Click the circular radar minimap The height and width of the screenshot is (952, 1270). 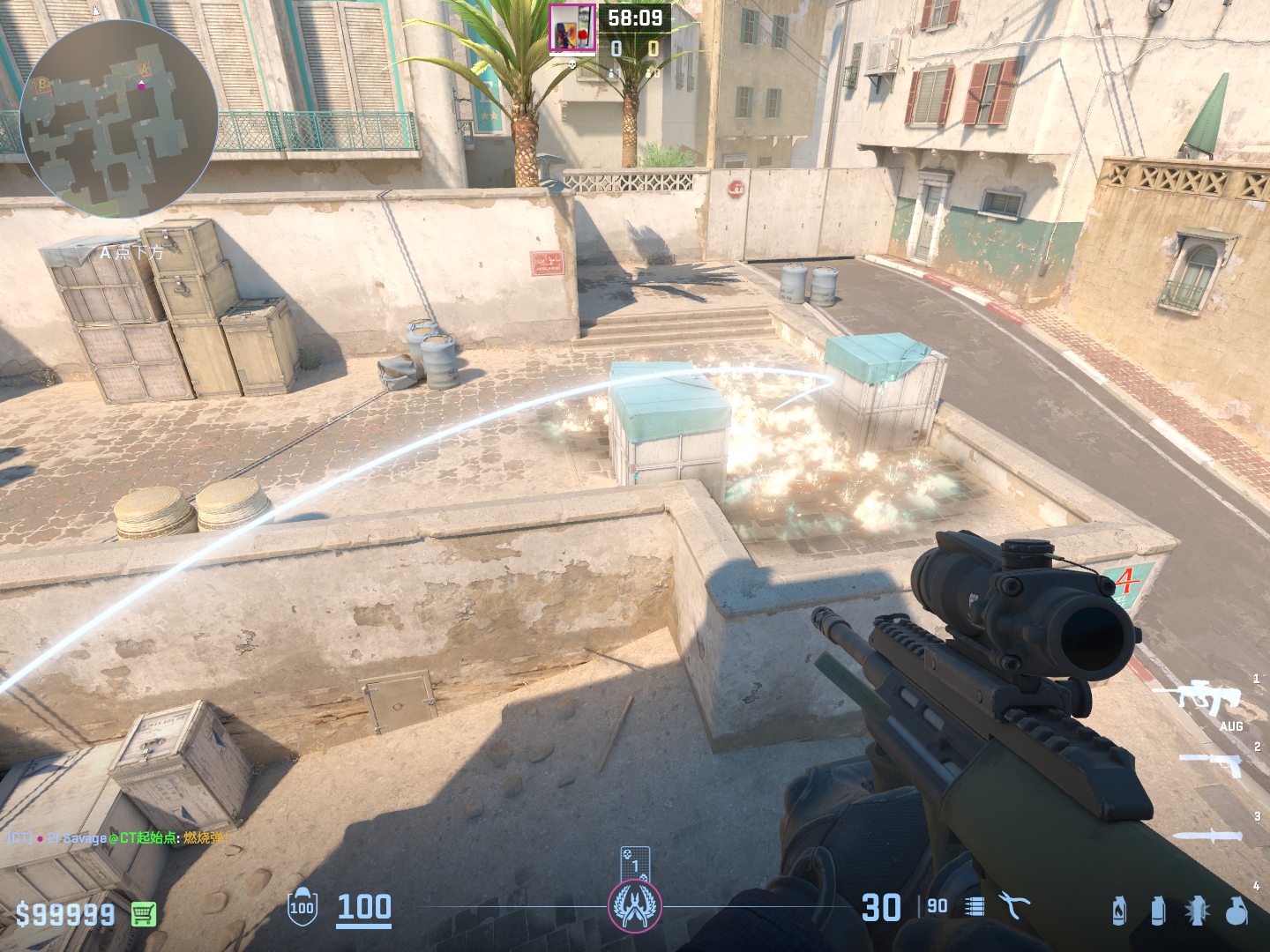click(x=118, y=120)
